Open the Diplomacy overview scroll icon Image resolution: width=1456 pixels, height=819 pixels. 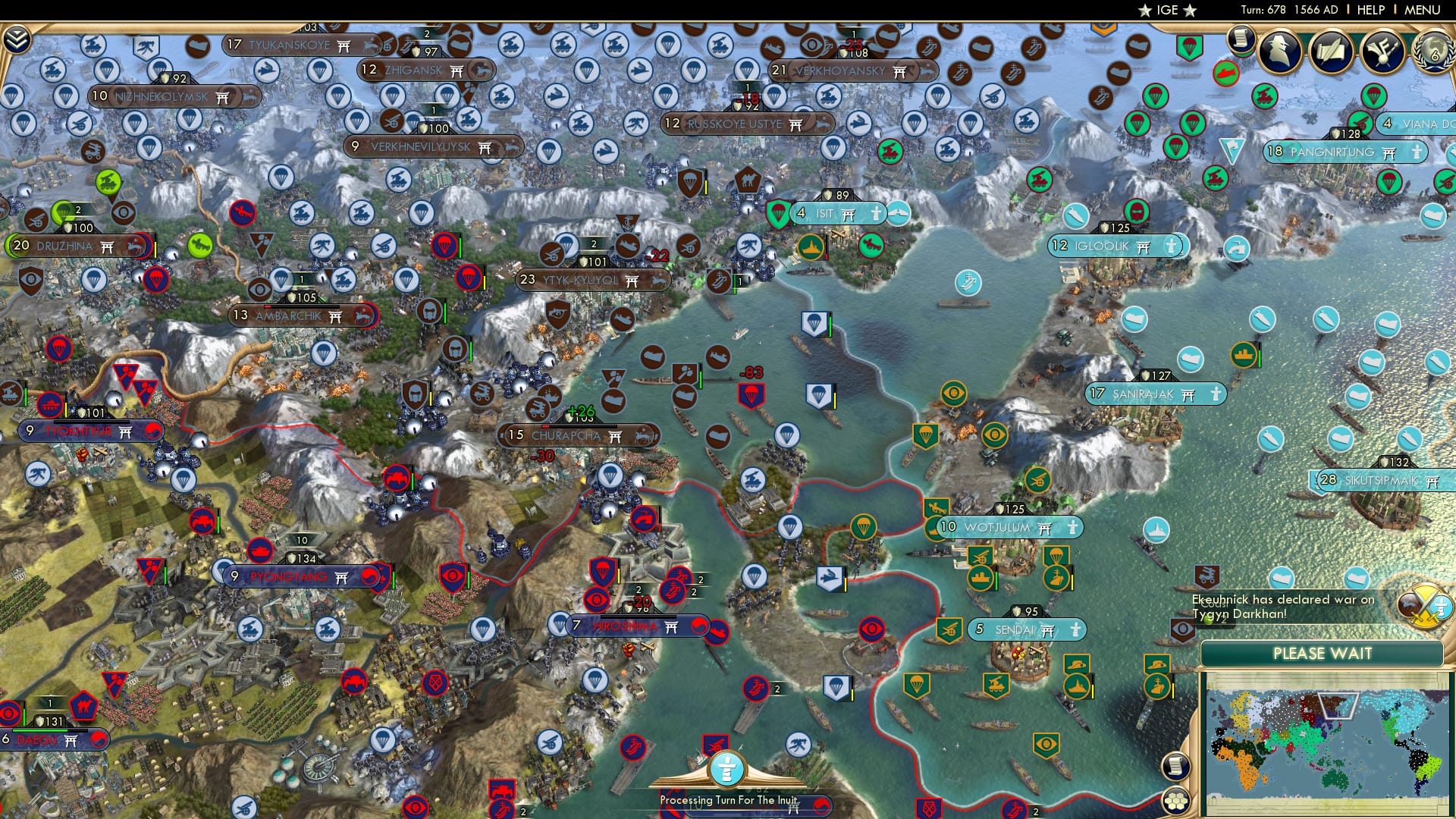pyautogui.click(x=1332, y=49)
